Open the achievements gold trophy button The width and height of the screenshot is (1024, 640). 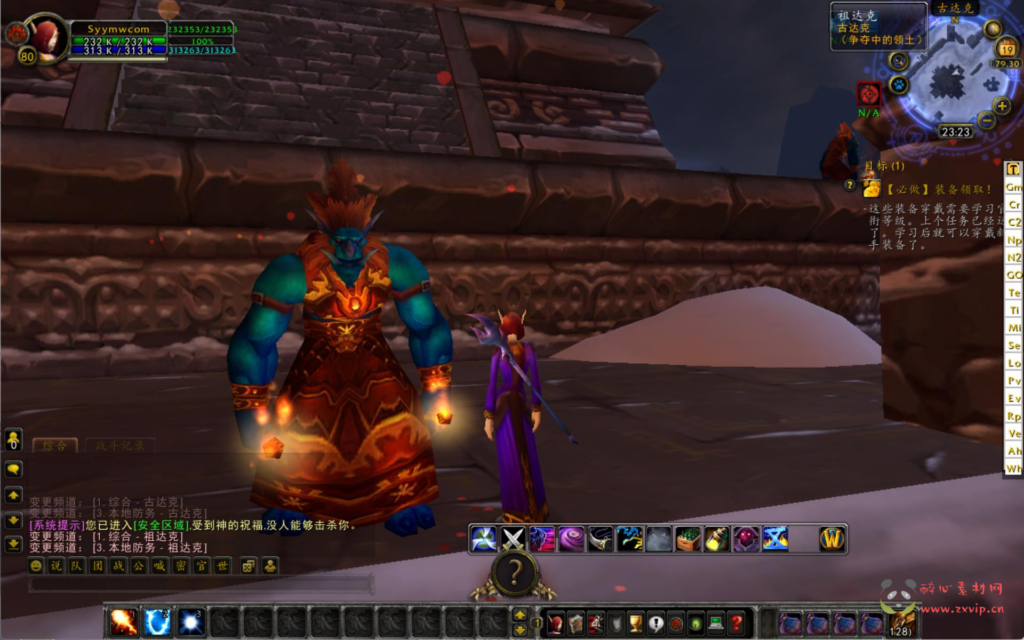(636, 623)
